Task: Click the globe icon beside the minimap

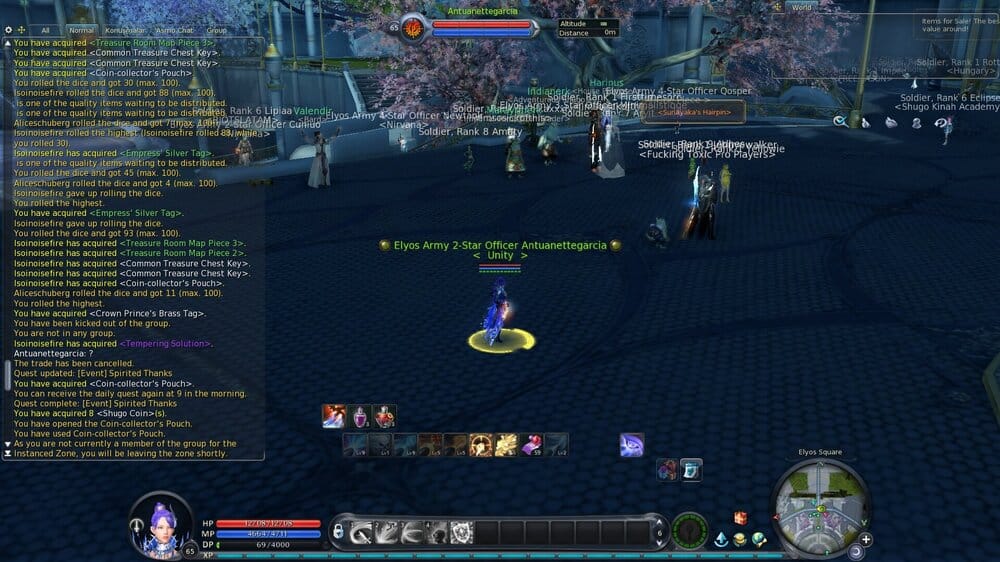Action: click(760, 539)
